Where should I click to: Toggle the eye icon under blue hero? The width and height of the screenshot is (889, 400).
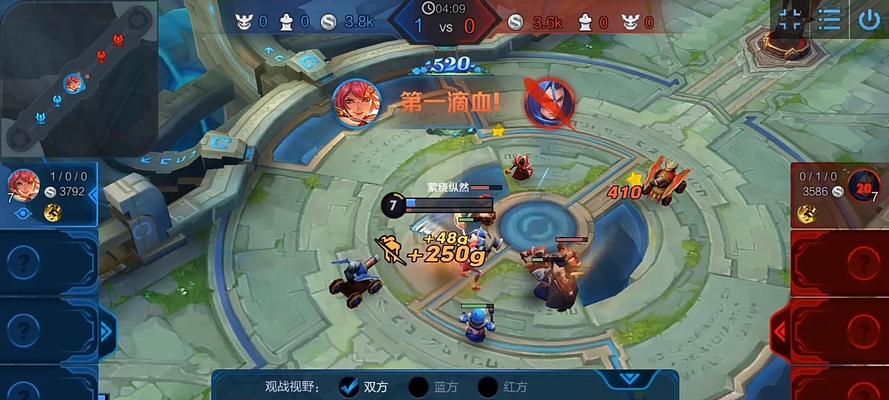click(x=21, y=213)
